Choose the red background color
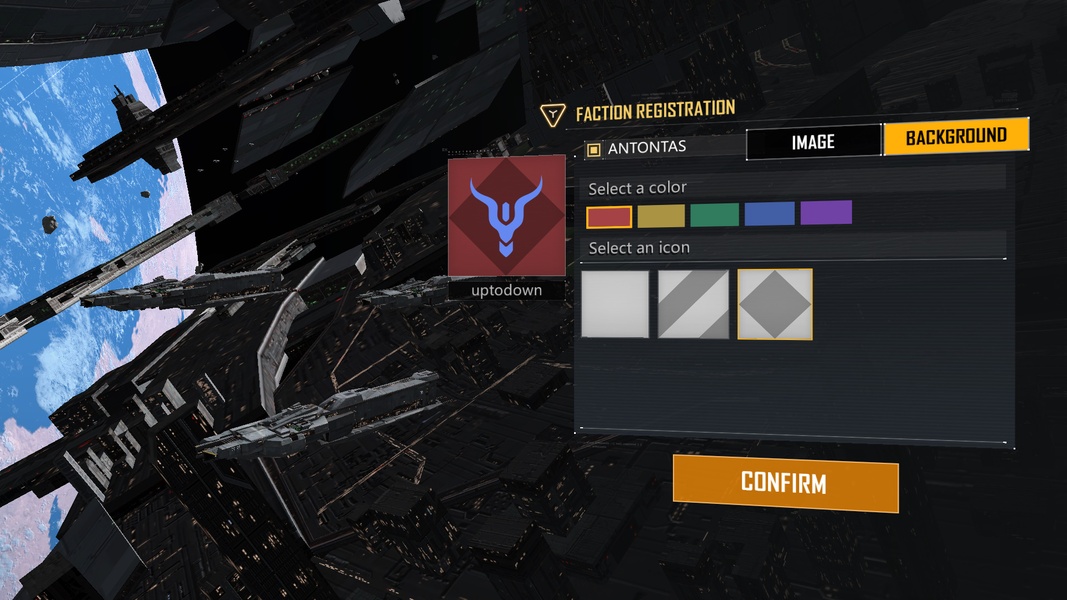The width and height of the screenshot is (1067, 600). [x=609, y=216]
